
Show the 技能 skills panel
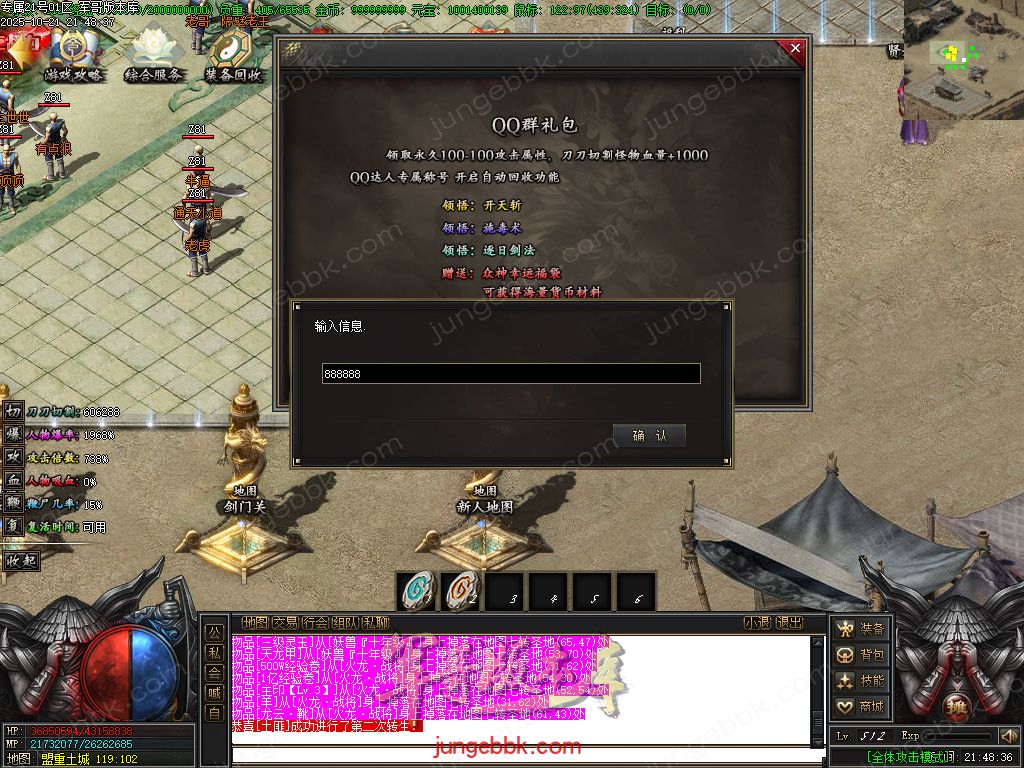point(861,681)
